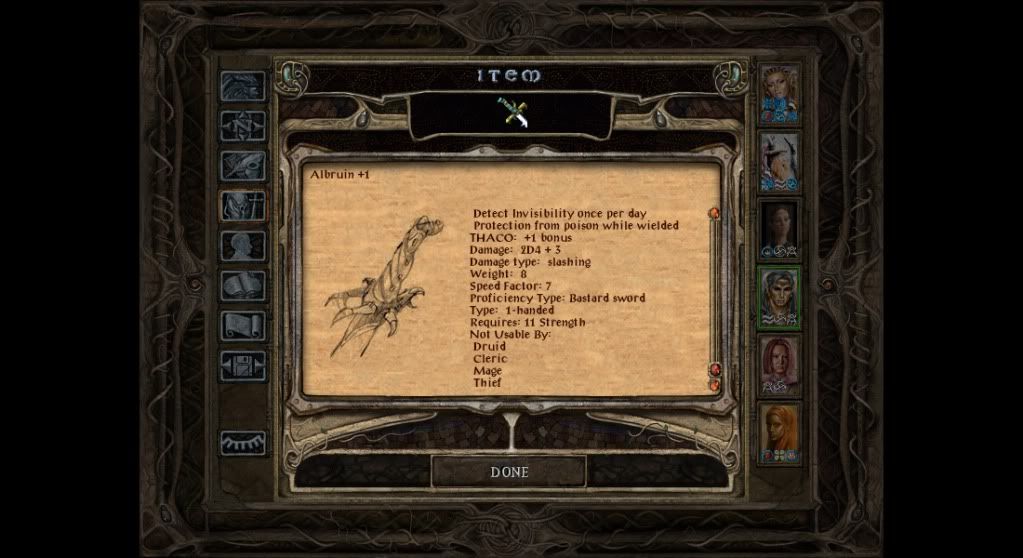Return to game via top sidebar icon
The height and width of the screenshot is (558, 1023).
(x=243, y=86)
